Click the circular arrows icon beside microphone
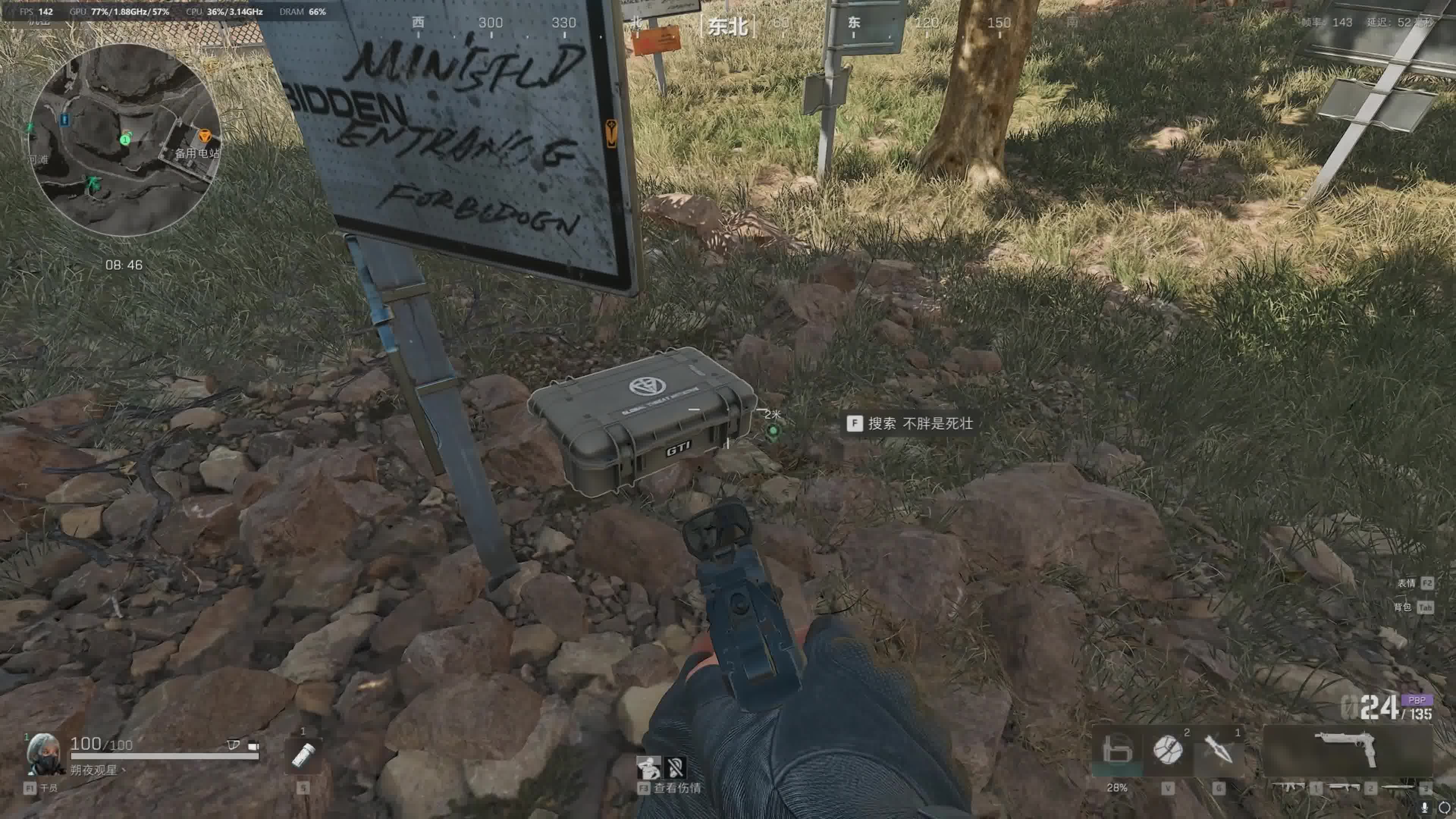The height and width of the screenshot is (819, 1456). point(1444,807)
